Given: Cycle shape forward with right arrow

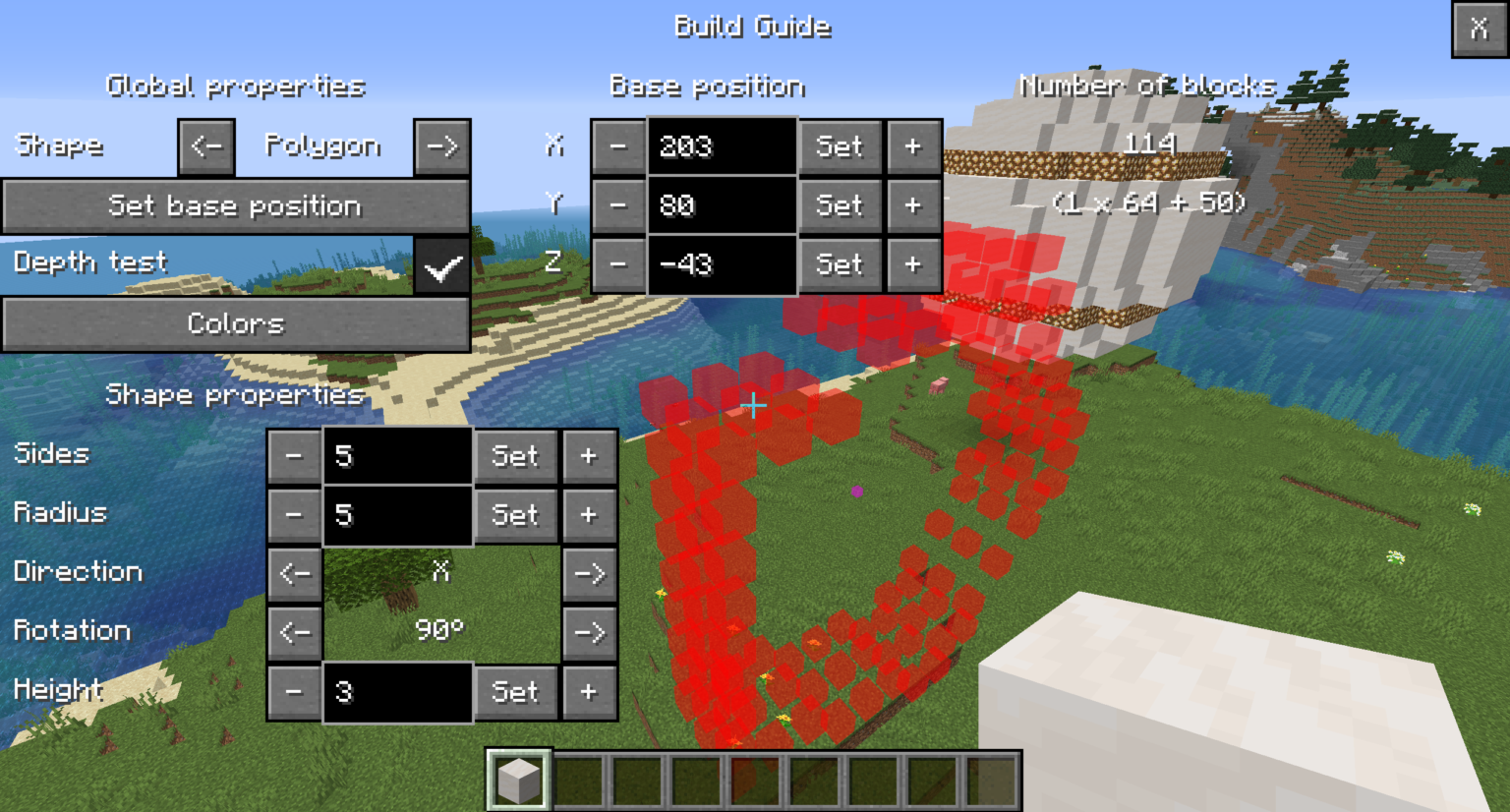Looking at the screenshot, I should [441, 145].
